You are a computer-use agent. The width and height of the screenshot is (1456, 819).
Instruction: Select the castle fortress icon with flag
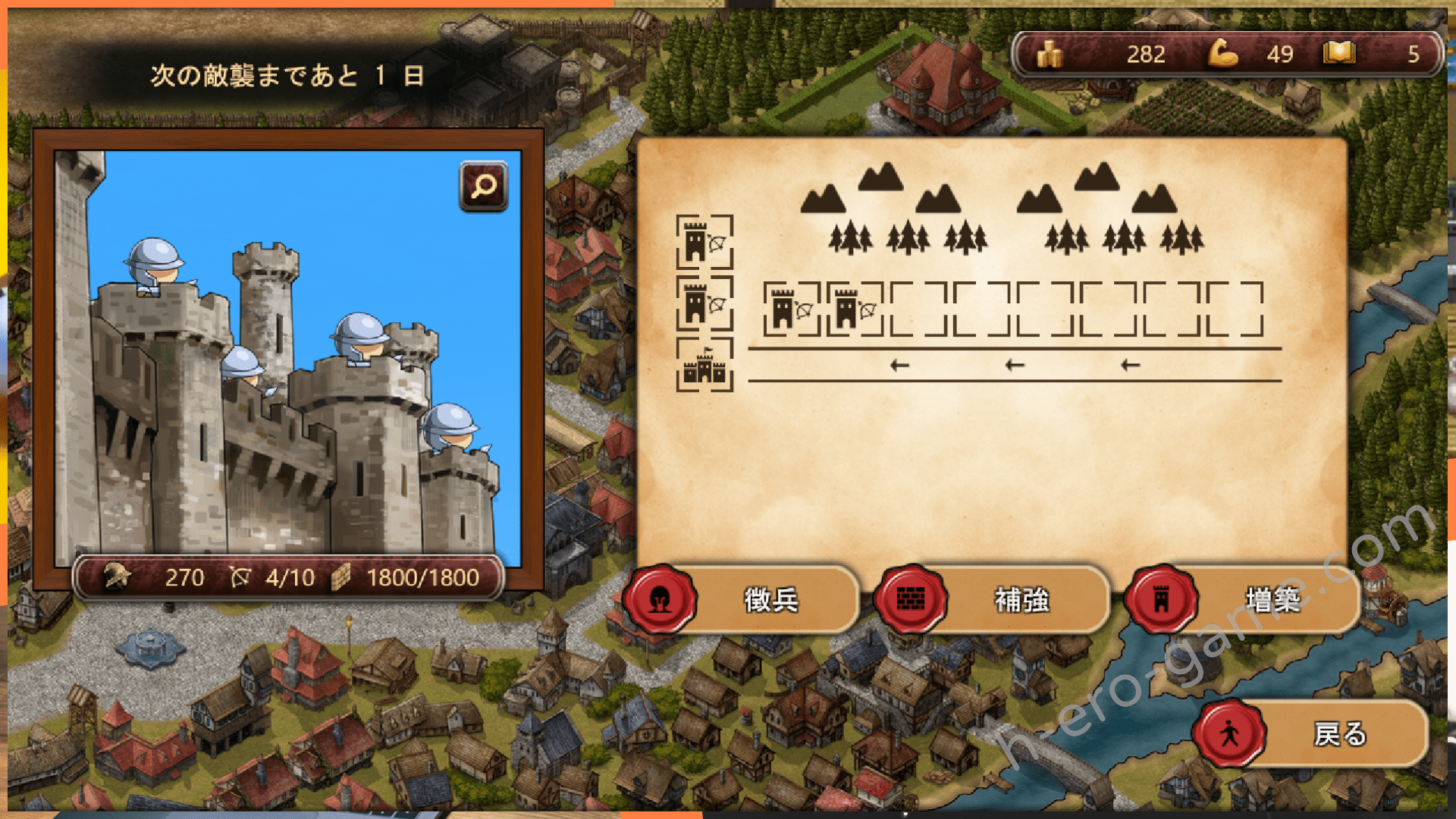pyautogui.click(x=704, y=366)
